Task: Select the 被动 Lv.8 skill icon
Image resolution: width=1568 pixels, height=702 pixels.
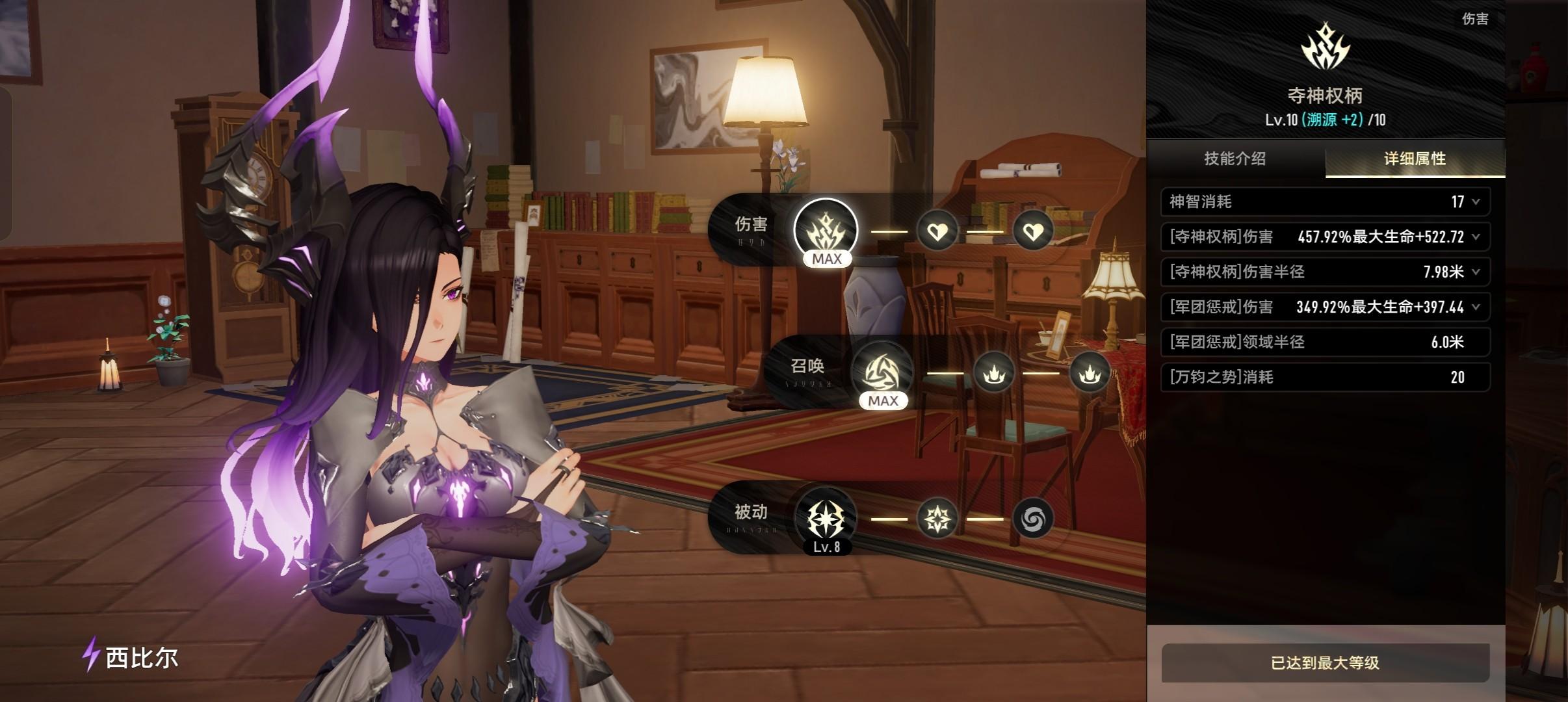Action: [x=826, y=519]
